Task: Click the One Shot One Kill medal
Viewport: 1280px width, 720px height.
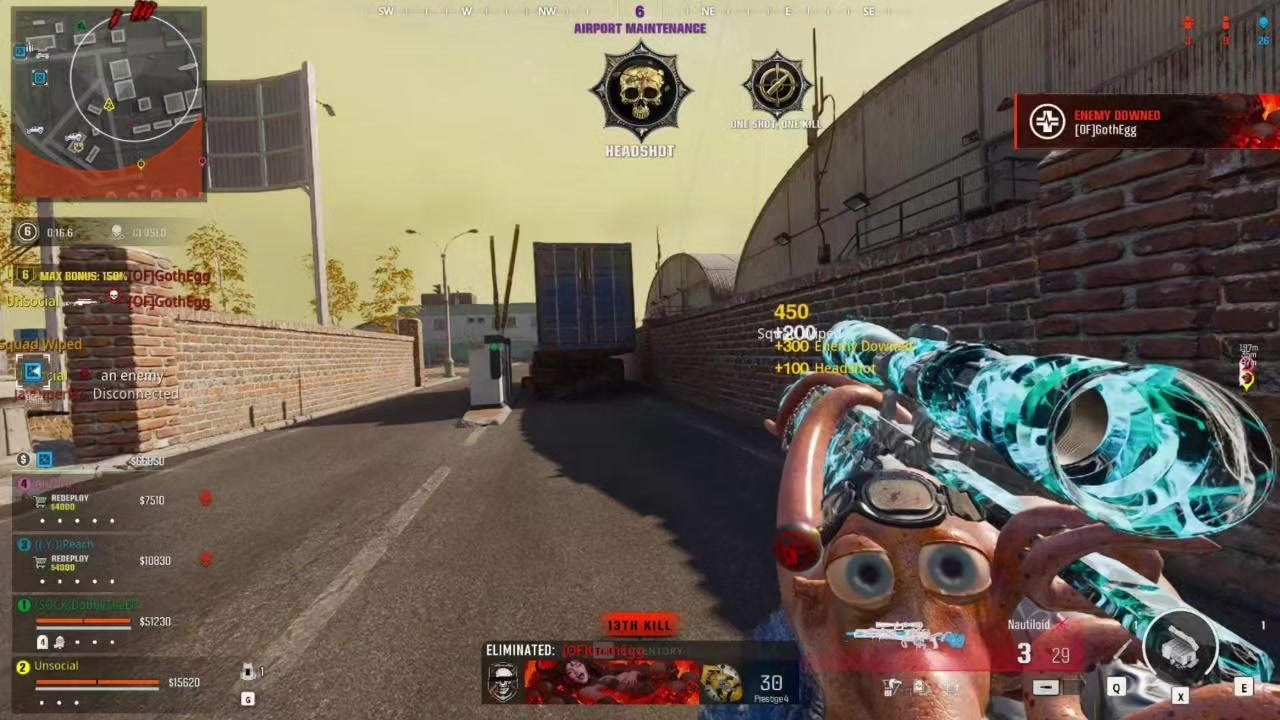Action: coord(777,86)
